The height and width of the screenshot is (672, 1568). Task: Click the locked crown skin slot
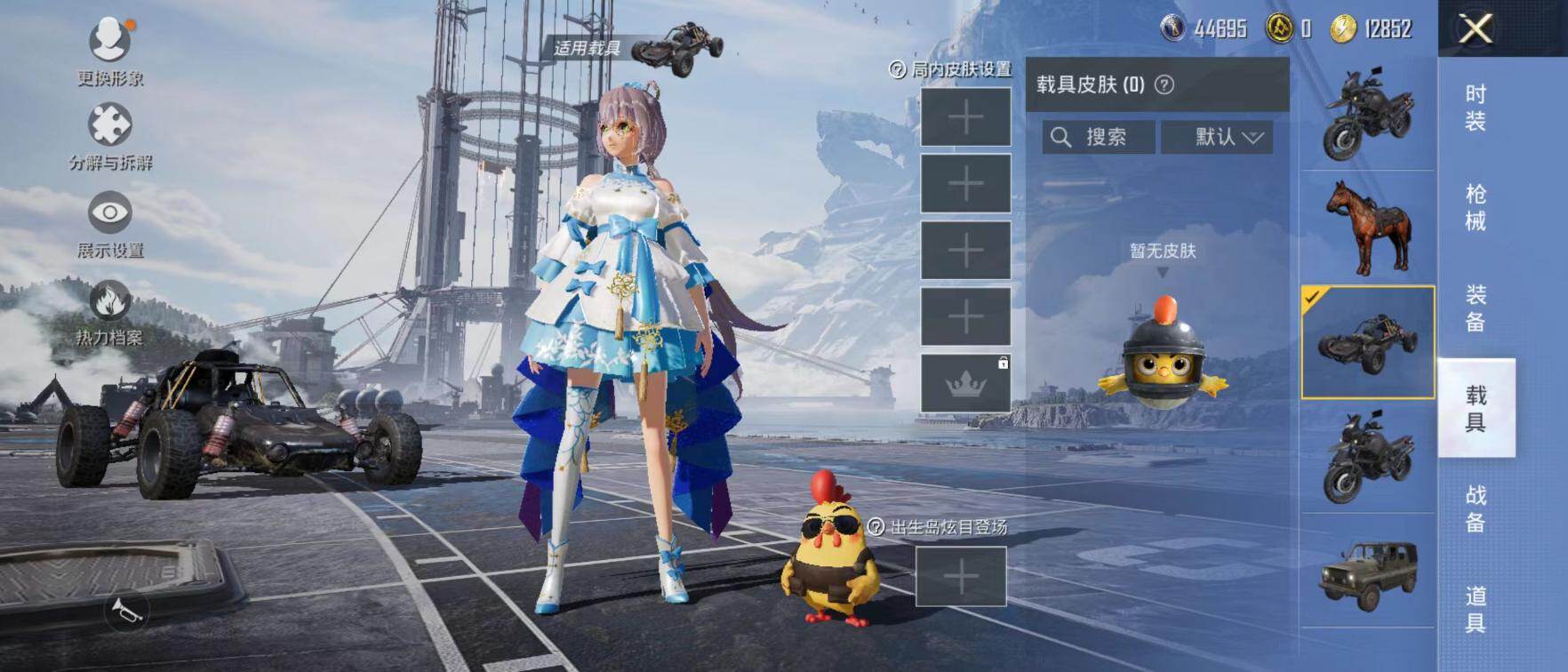coord(965,383)
